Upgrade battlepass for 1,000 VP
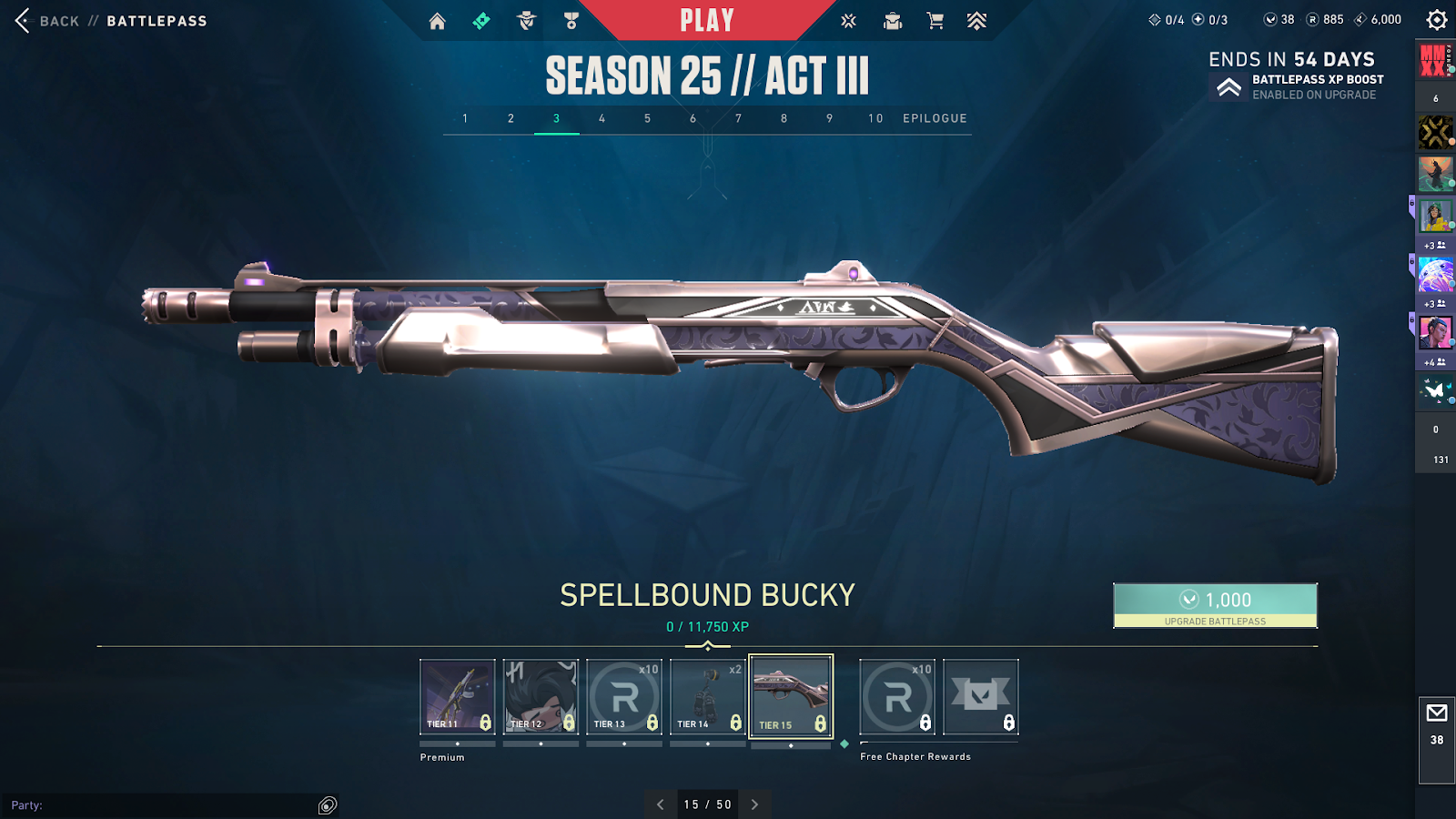1456x819 pixels. (x=1215, y=605)
